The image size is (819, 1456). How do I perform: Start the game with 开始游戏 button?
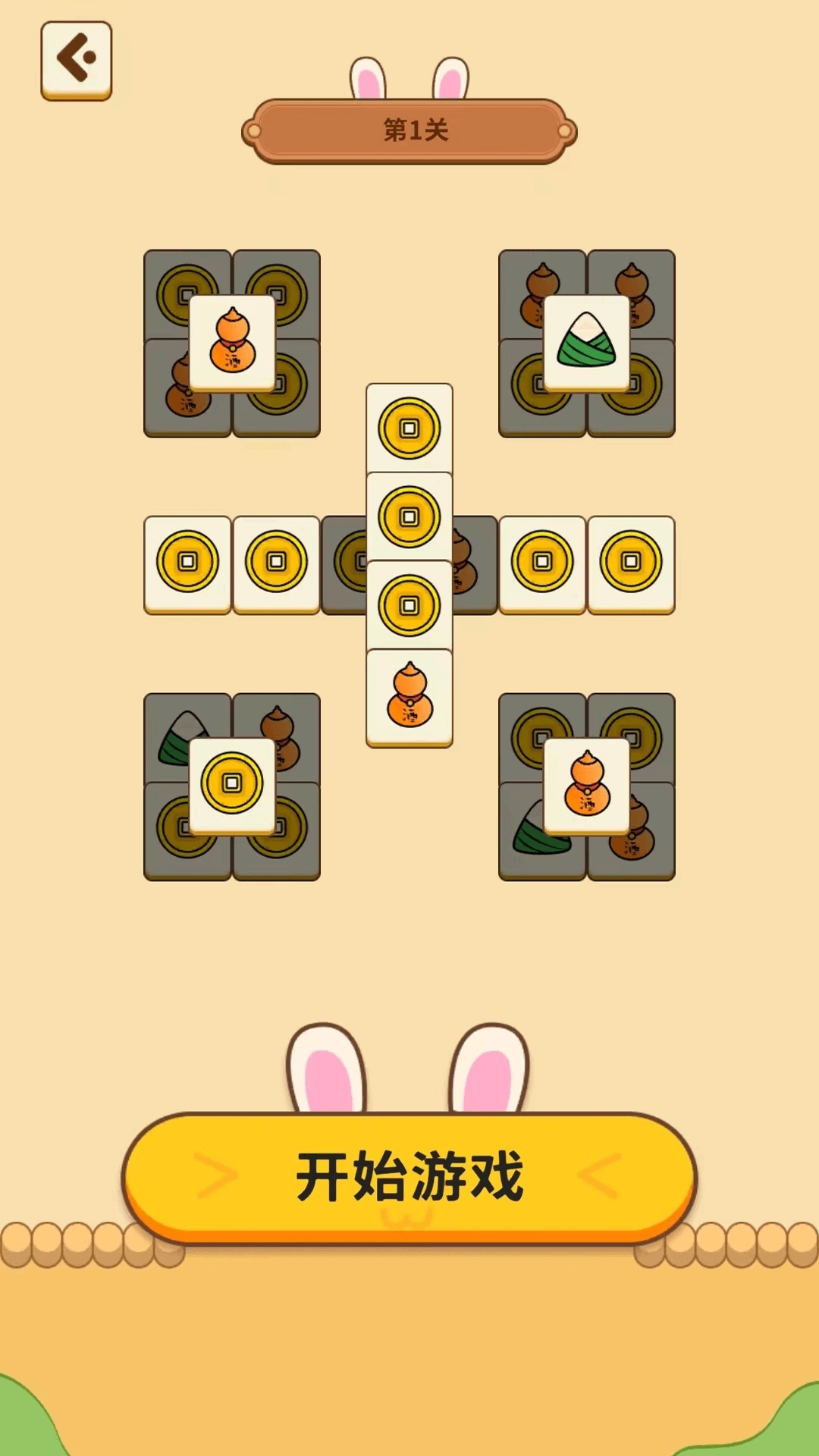409,1175
